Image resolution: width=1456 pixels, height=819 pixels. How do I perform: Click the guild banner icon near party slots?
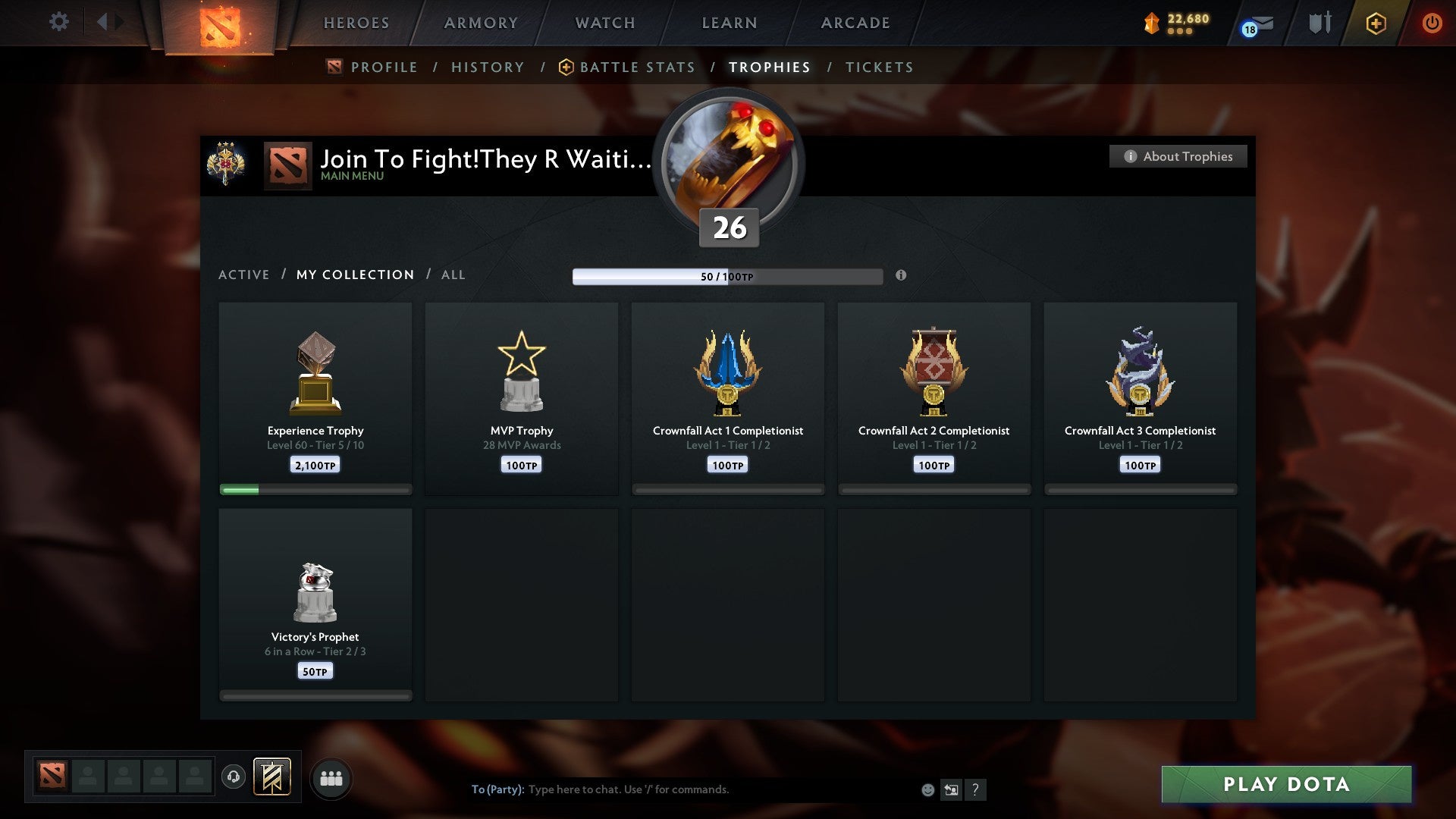[272, 777]
